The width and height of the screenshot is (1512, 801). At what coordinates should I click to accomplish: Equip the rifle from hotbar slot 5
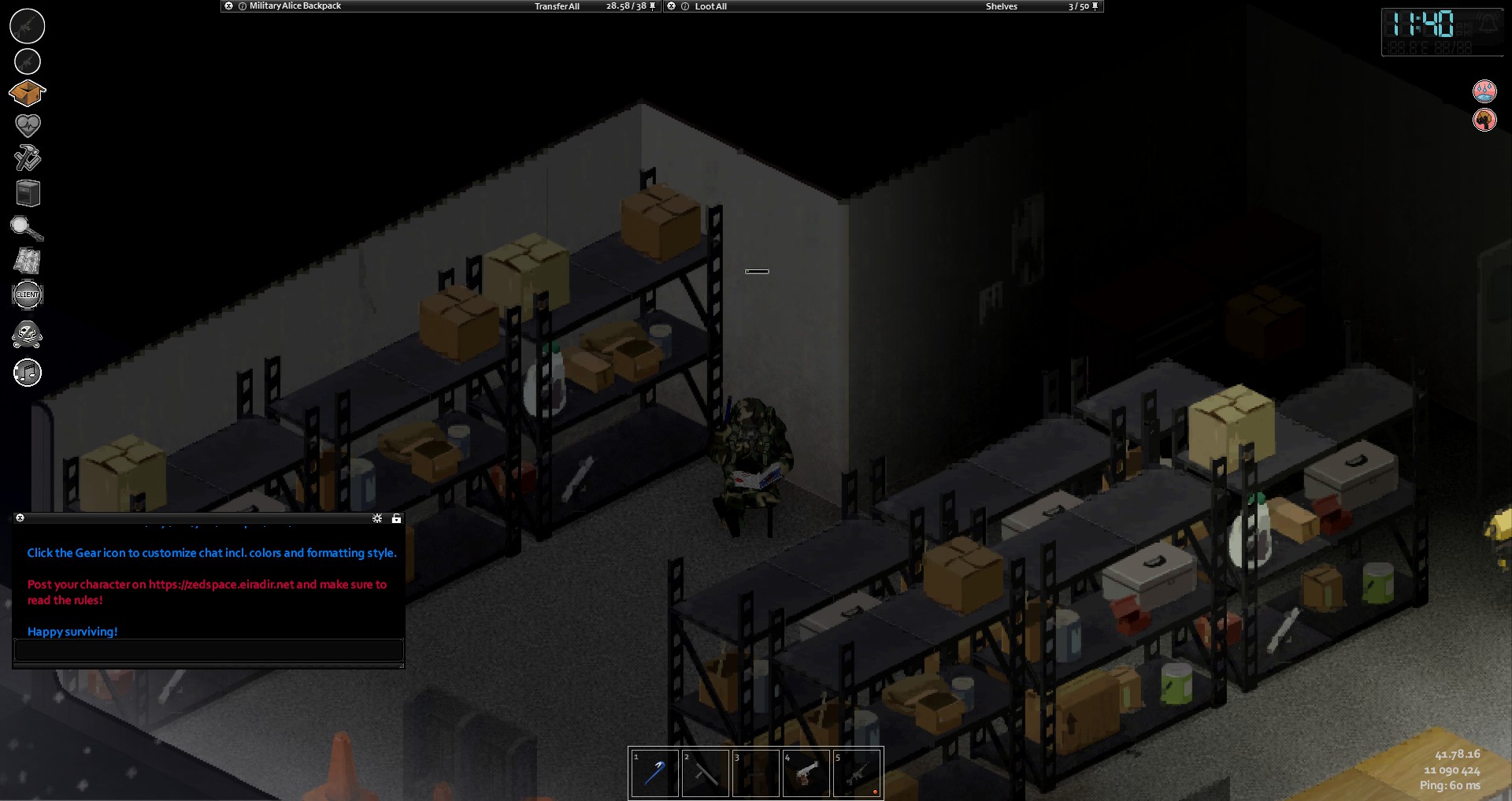point(857,773)
